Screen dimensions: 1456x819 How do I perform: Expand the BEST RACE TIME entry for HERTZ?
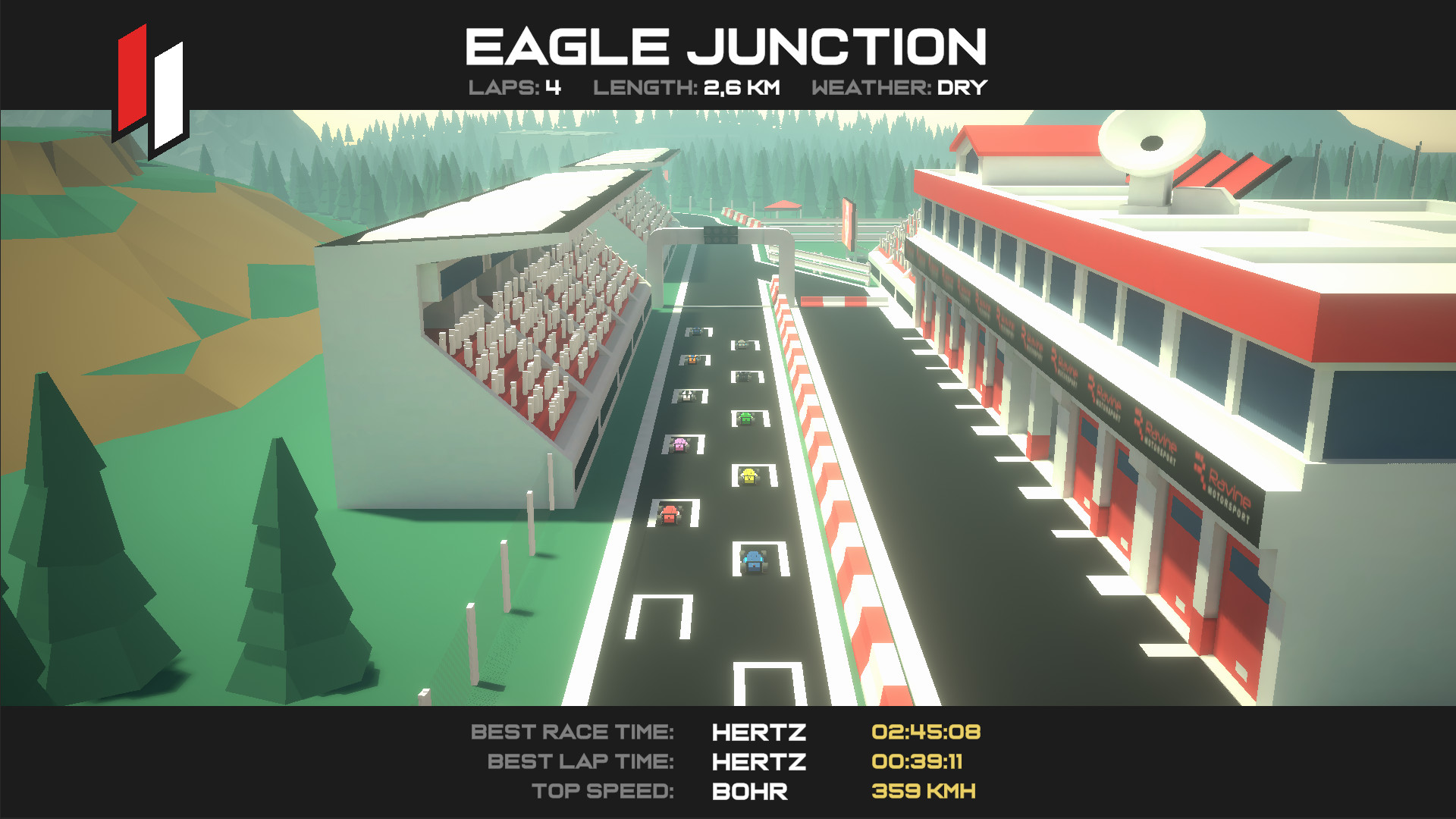[x=573, y=733]
